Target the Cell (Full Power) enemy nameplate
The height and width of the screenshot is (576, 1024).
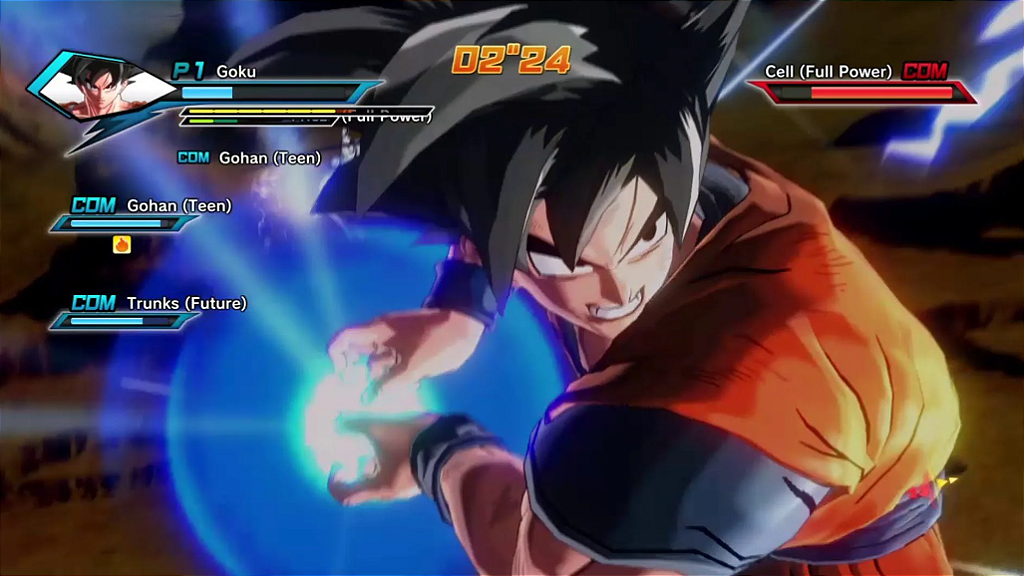[x=828, y=72]
